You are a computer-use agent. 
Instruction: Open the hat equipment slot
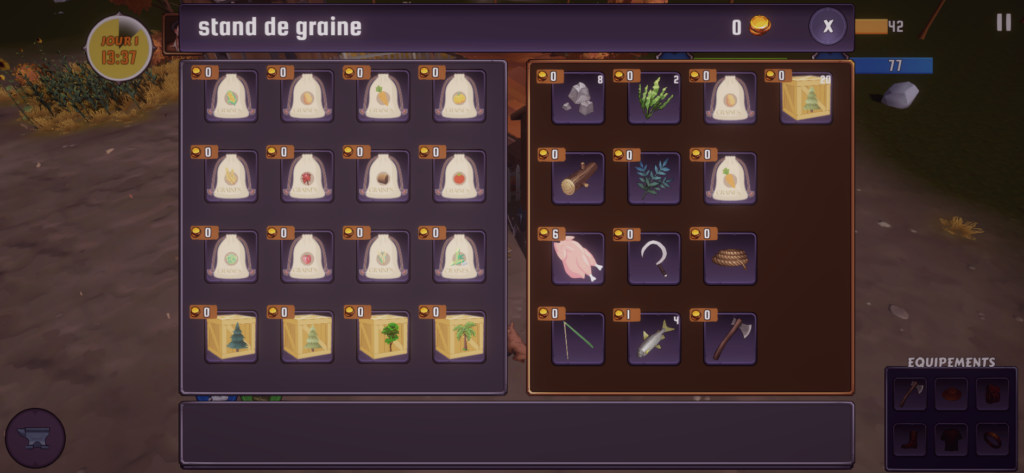[x=951, y=393]
